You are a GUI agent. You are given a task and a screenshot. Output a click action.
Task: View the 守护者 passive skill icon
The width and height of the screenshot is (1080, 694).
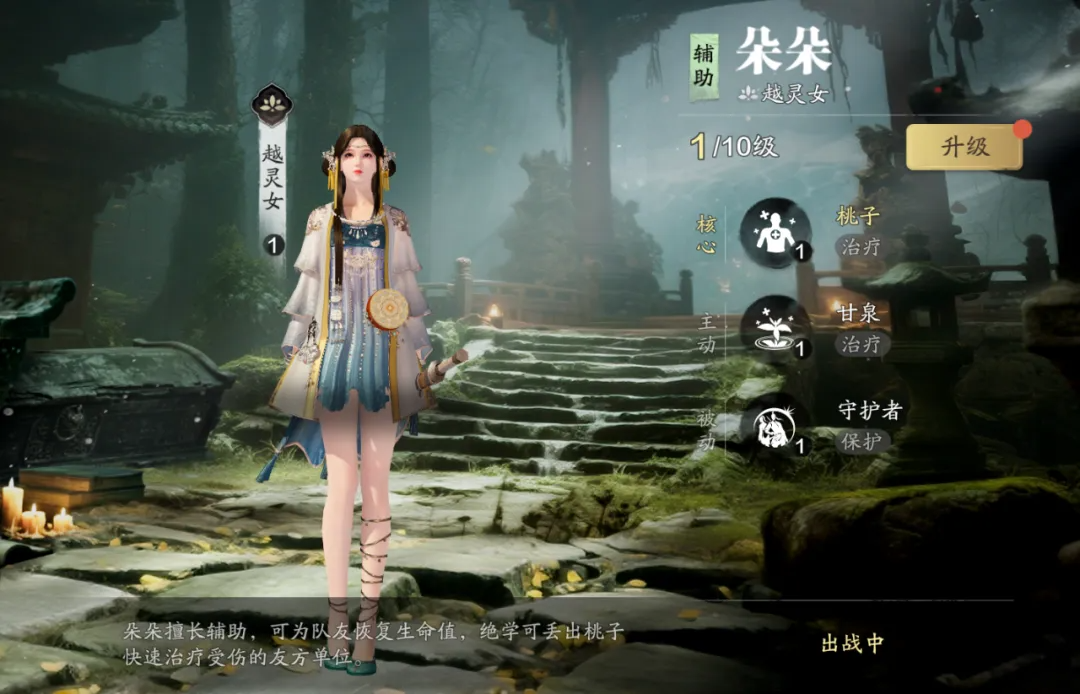coord(774,424)
